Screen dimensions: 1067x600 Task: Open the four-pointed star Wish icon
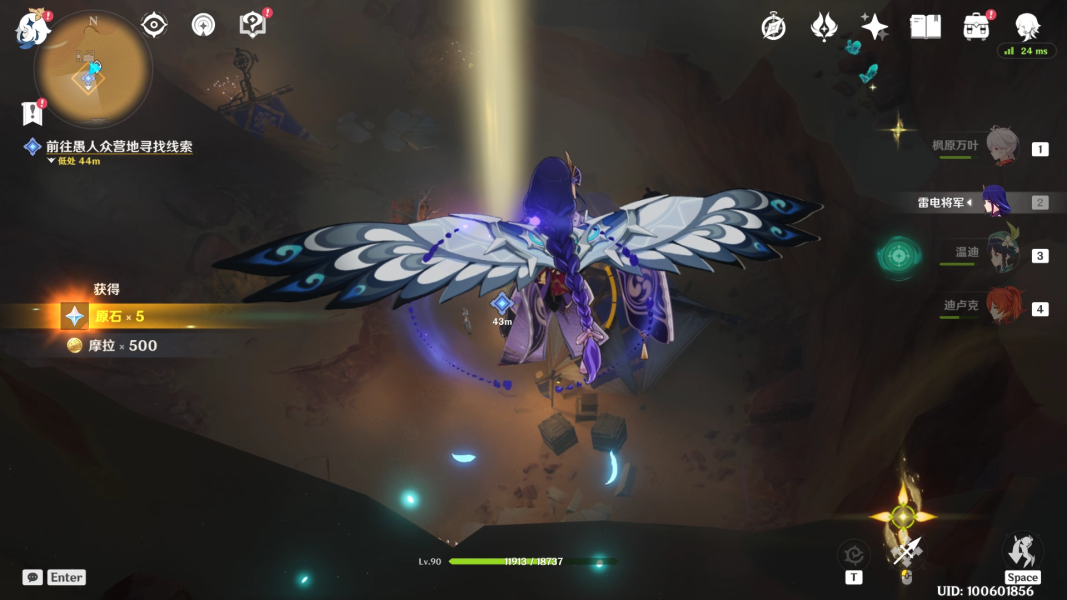pos(874,27)
